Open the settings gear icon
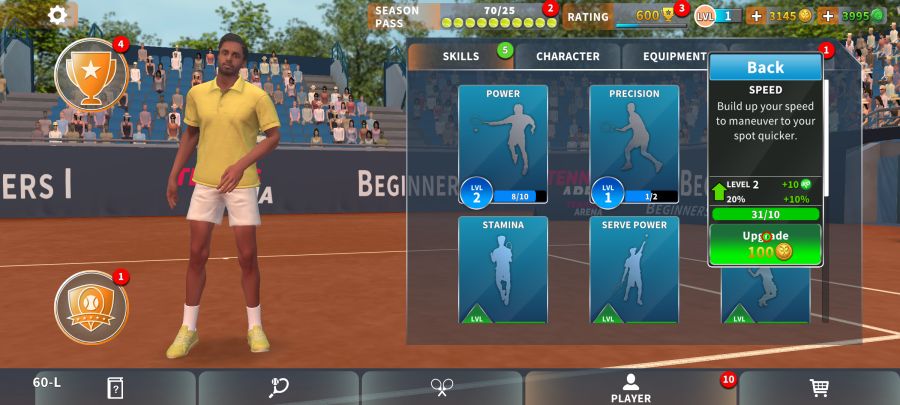The height and width of the screenshot is (405, 900). [58, 15]
